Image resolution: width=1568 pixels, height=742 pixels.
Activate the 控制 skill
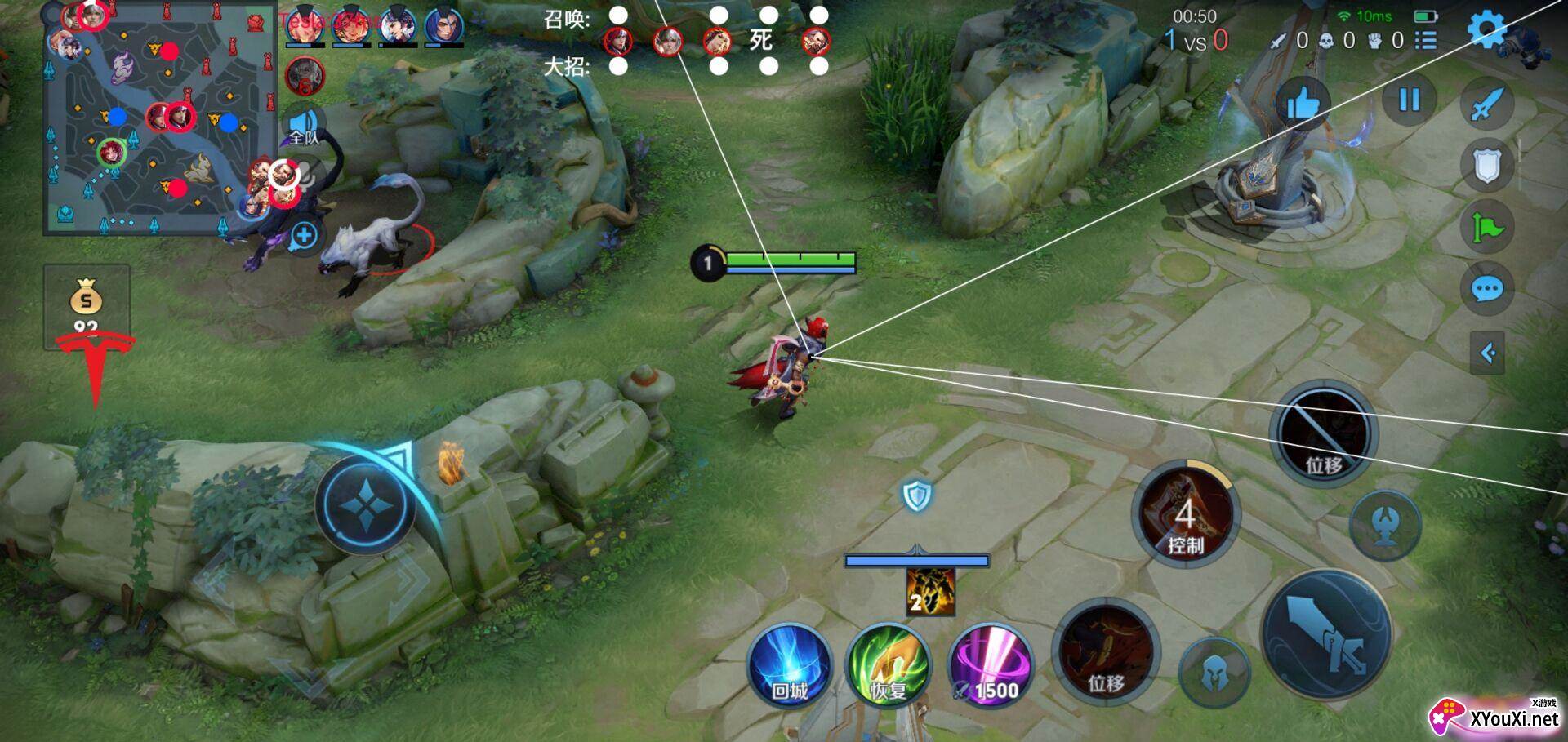[x=1185, y=515]
